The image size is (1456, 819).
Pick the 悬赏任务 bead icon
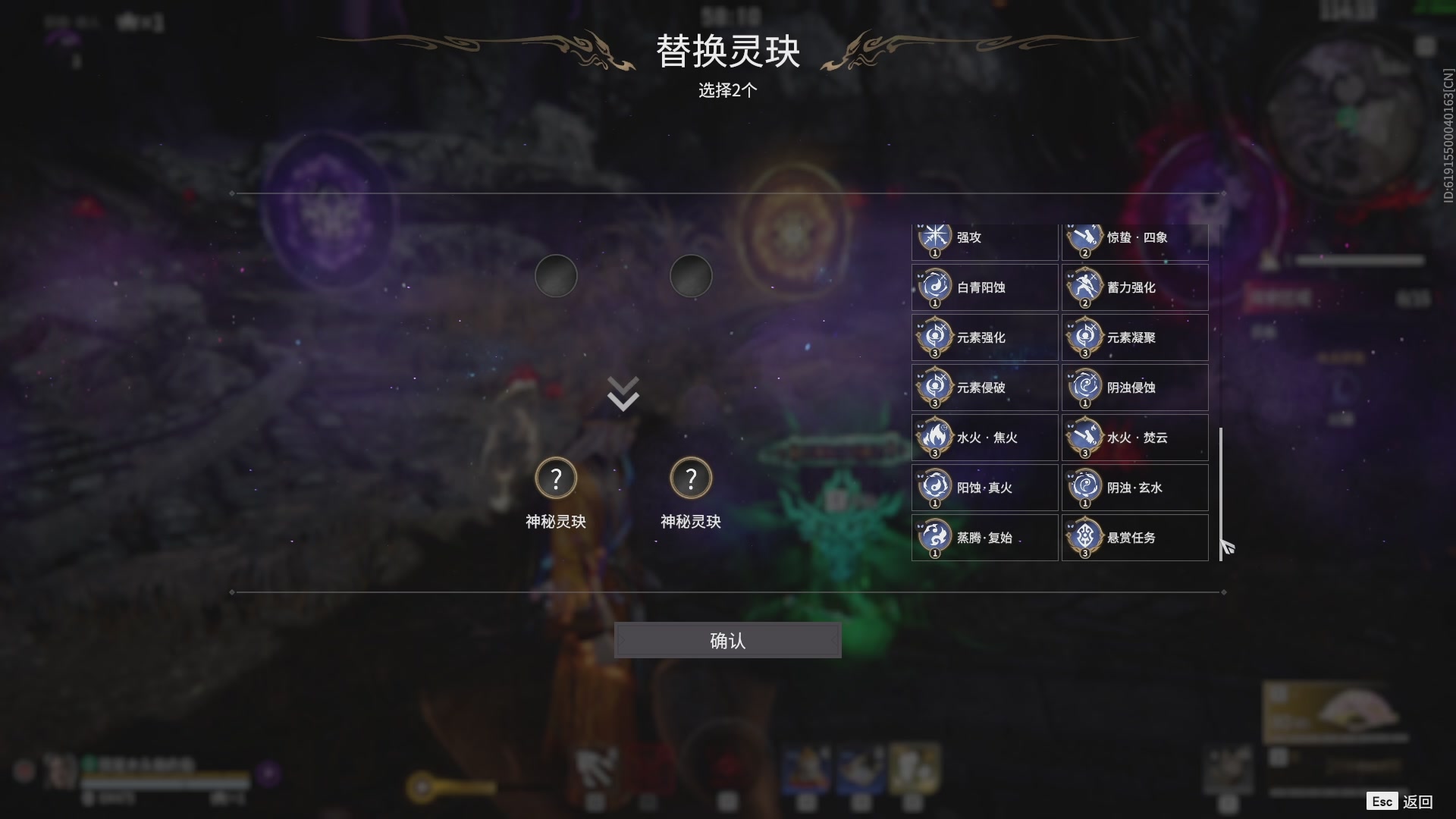click(x=1135, y=537)
